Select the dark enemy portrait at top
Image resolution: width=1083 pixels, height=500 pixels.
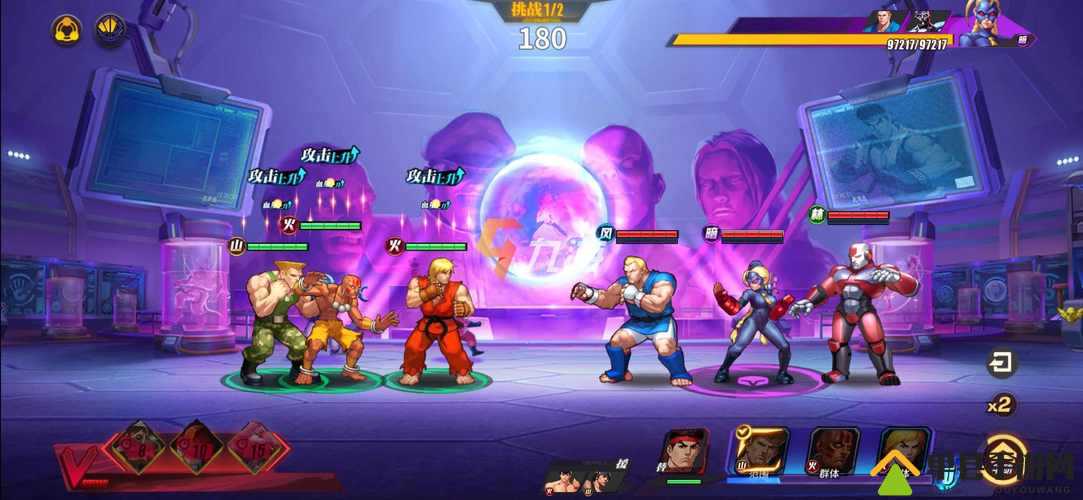click(x=925, y=21)
